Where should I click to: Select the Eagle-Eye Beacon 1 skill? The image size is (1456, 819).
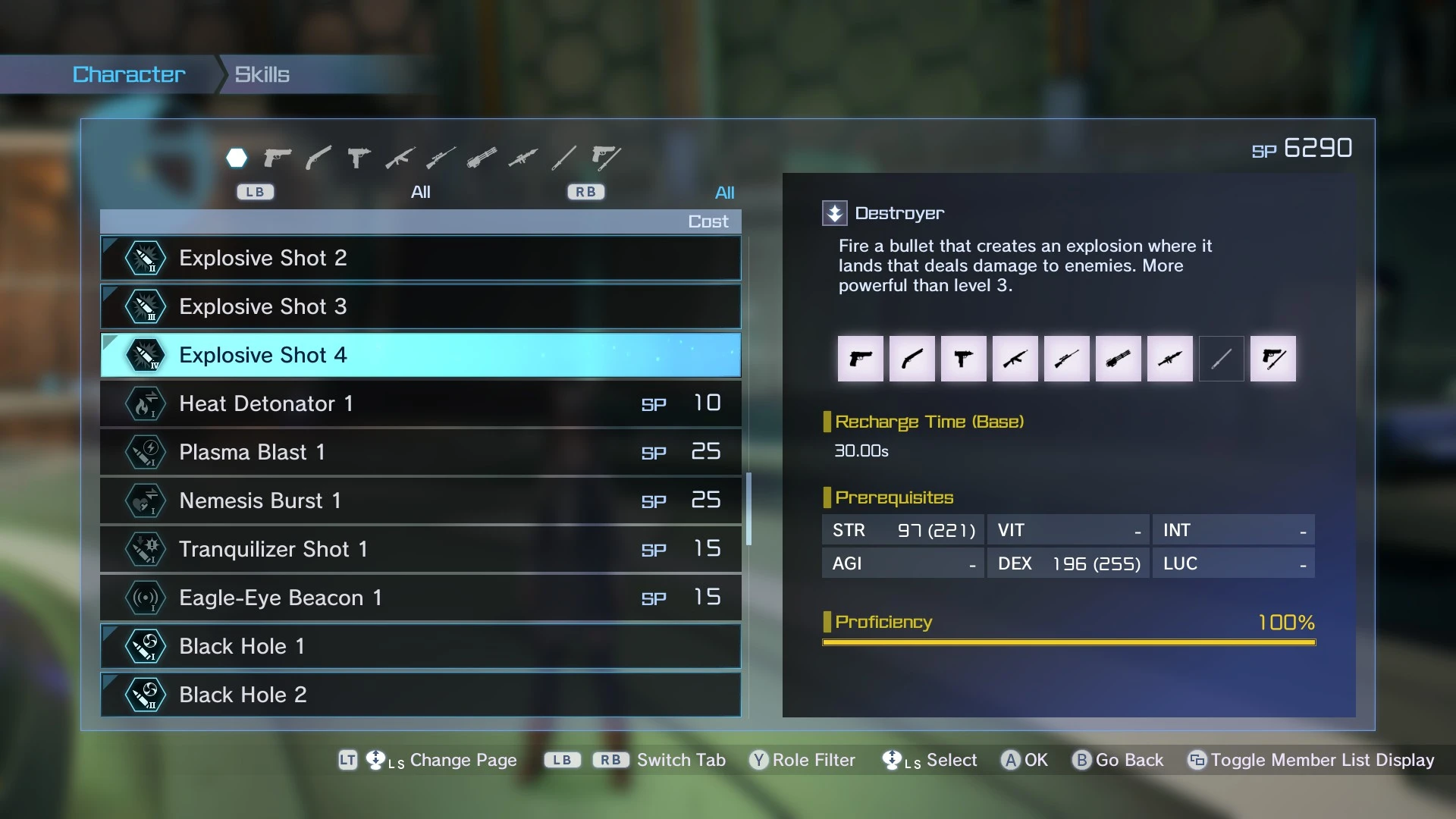tap(420, 598)
